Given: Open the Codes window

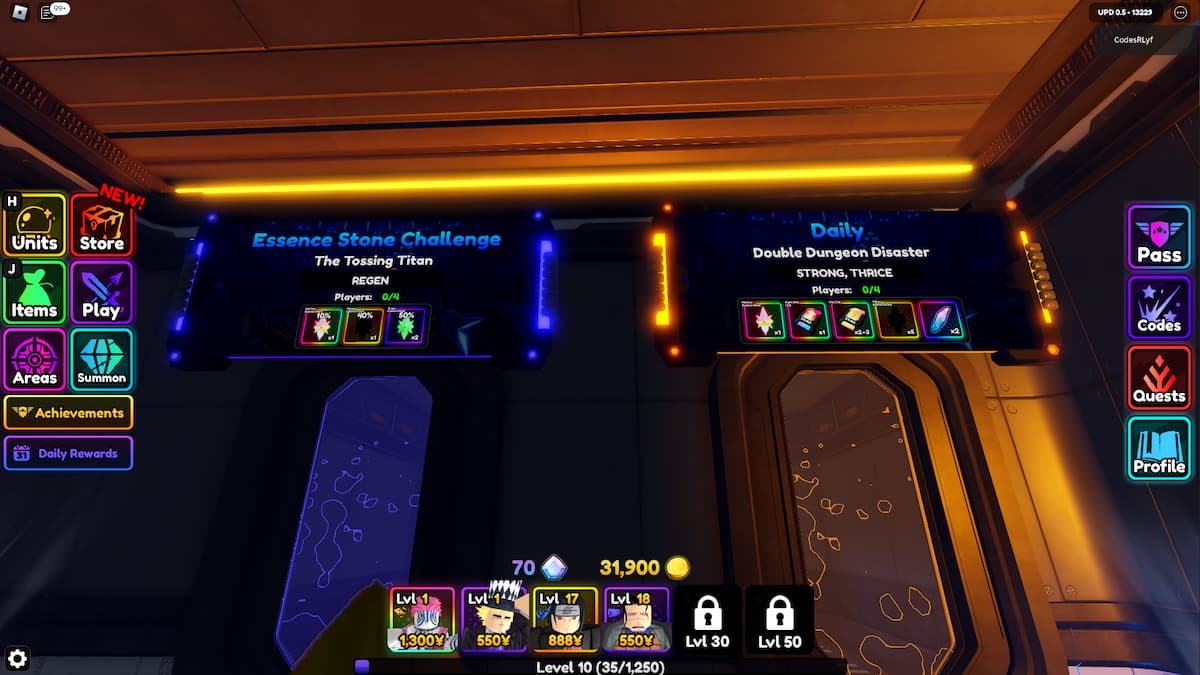Looking at the screenshot, I should point(1159,307).
